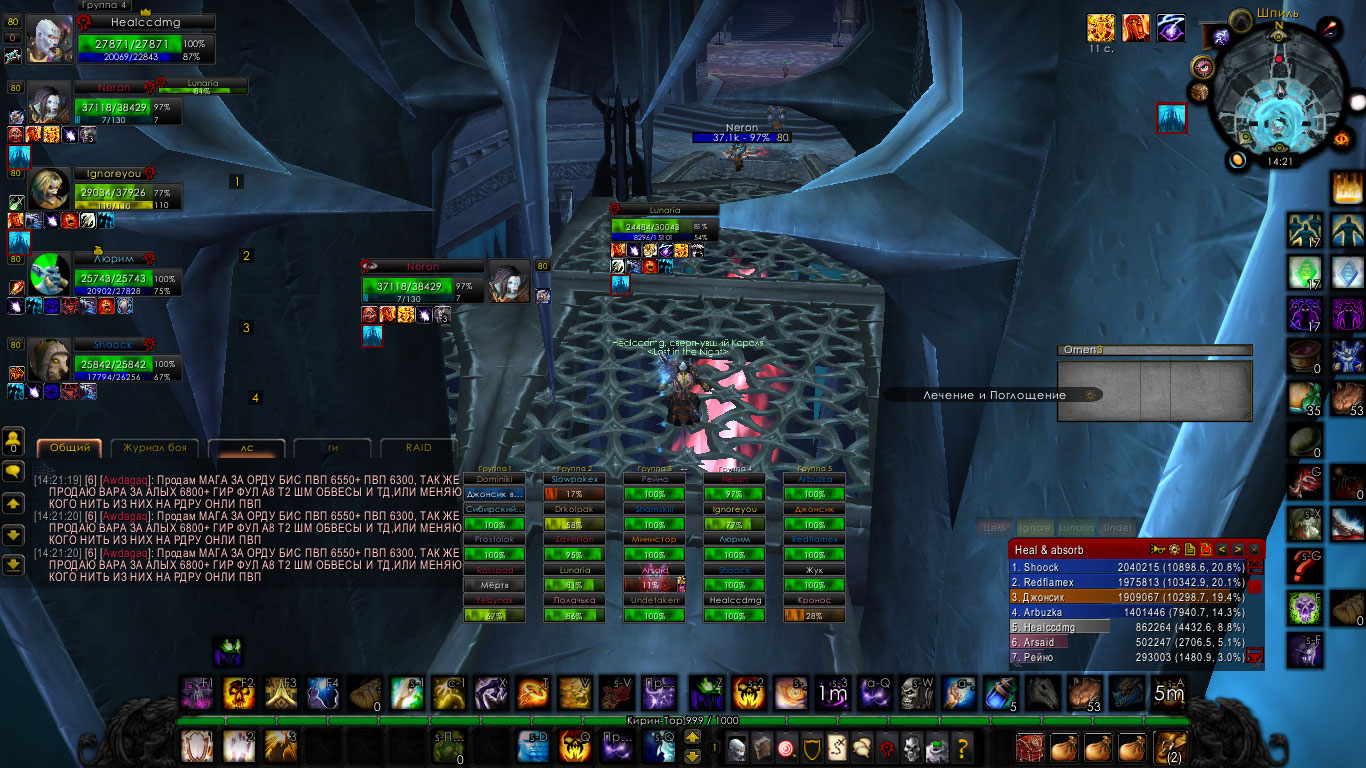Open the red backpack bag

(1030, 746)
